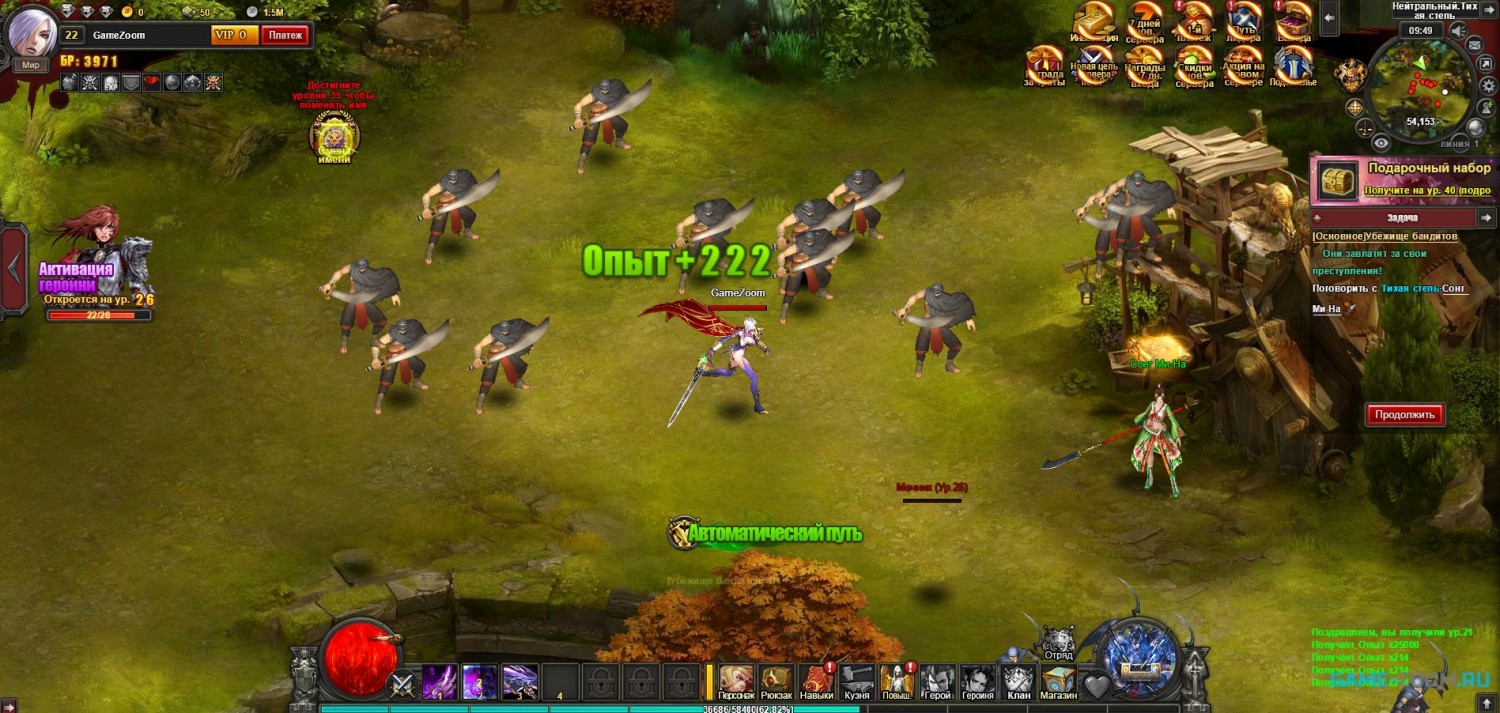This screenshot has height=713, width=1500.
Task: Open the Подземелье dungeon event icon
Action: point(1292,66)
